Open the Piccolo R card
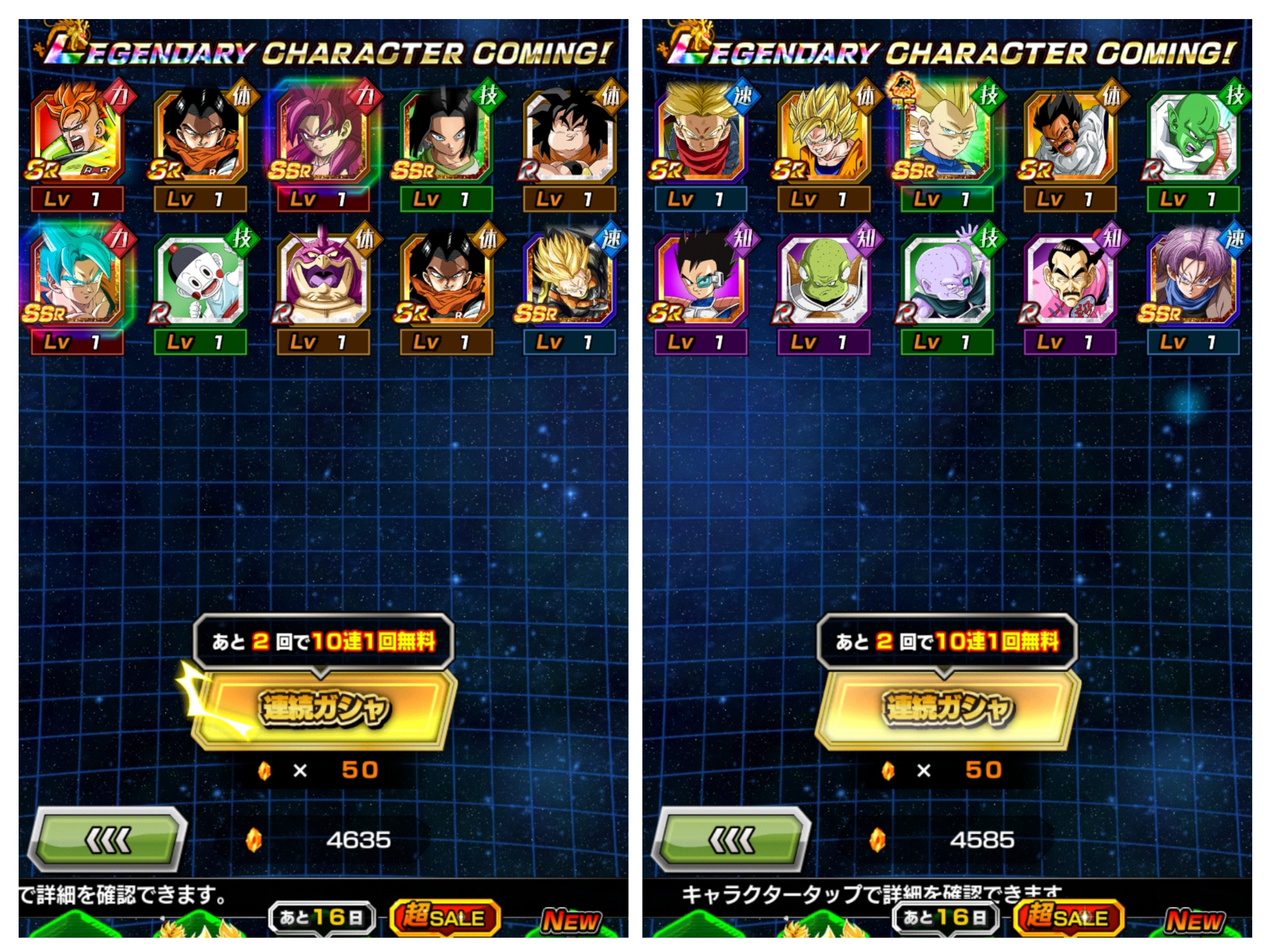 coord(1193,138)
